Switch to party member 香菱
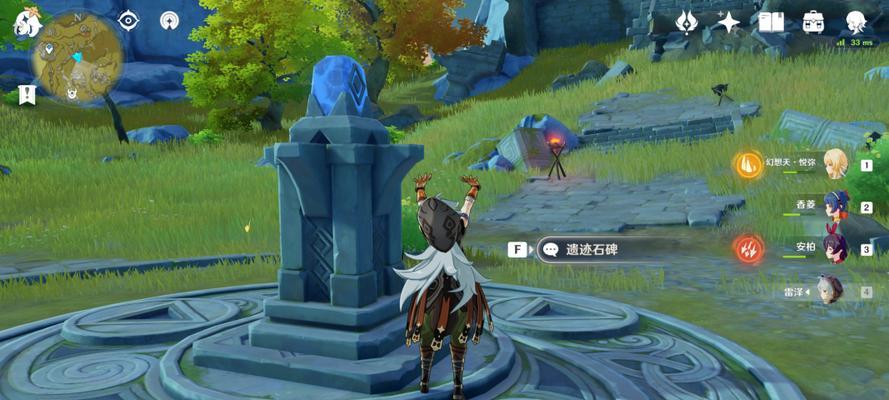This screenshot has height=400, width=889. [835, 207]
